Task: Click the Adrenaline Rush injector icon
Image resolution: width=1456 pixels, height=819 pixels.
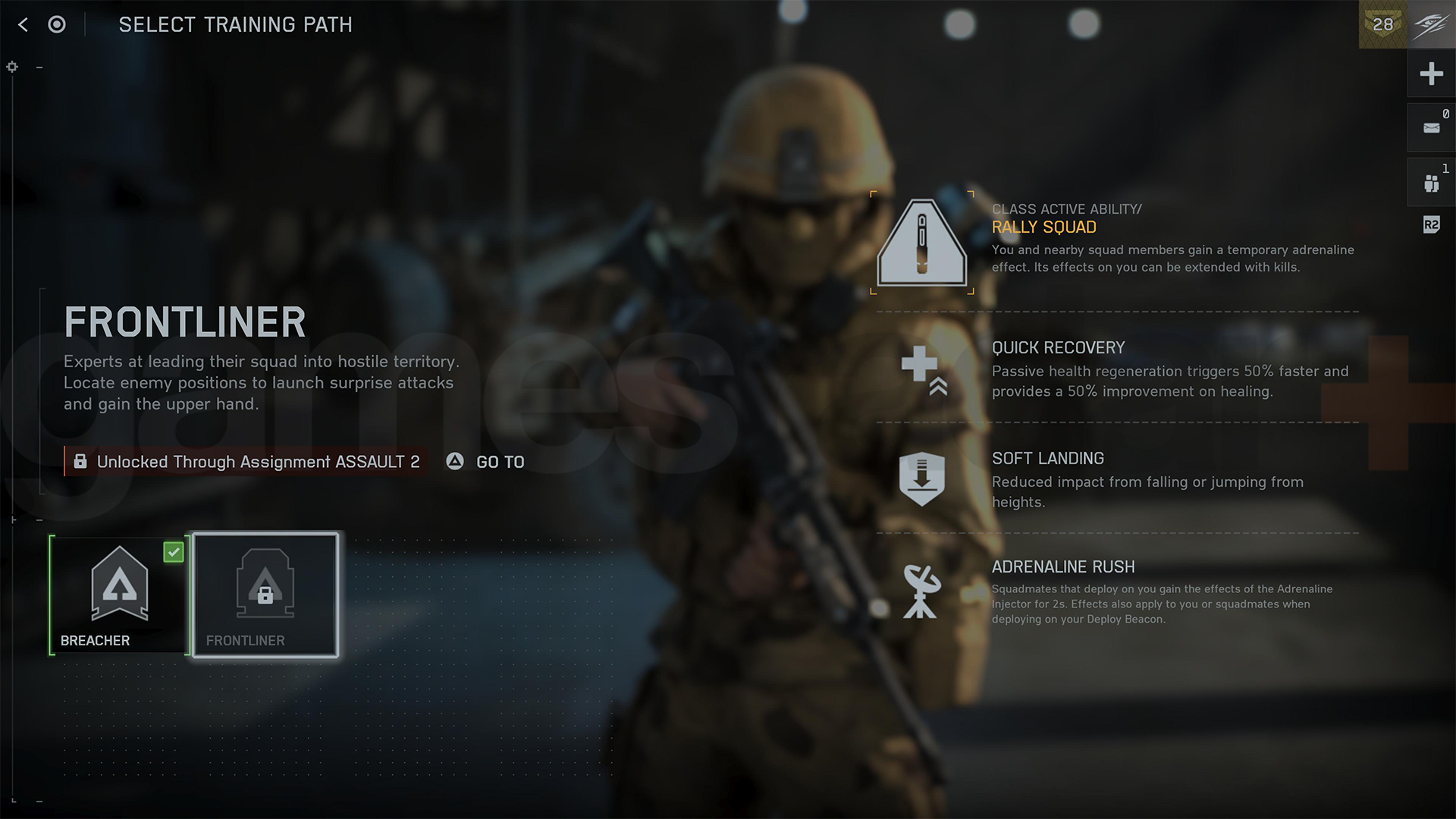Action: (x=920, y=591)
